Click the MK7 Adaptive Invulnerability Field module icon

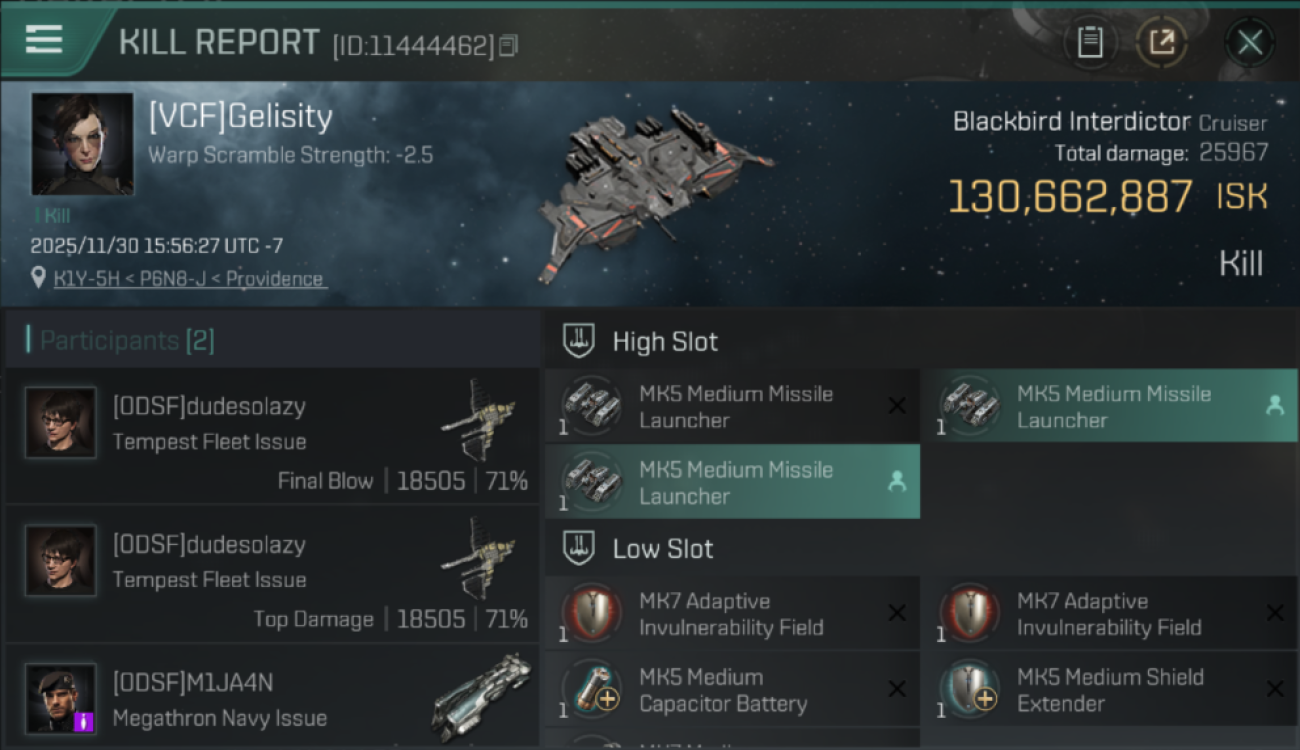[x=590, y=613]
